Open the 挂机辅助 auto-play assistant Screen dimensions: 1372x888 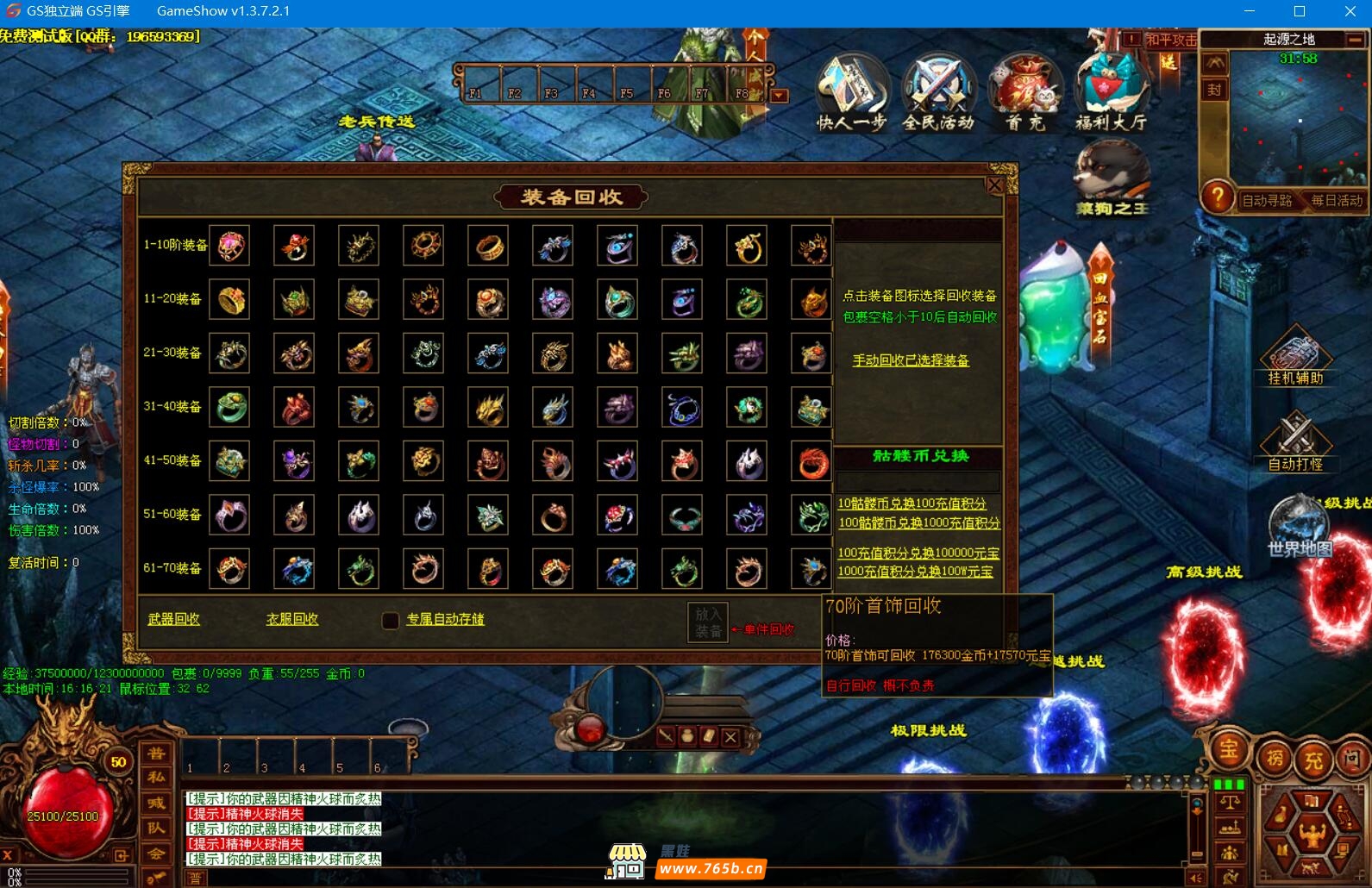coord(1295,358)
